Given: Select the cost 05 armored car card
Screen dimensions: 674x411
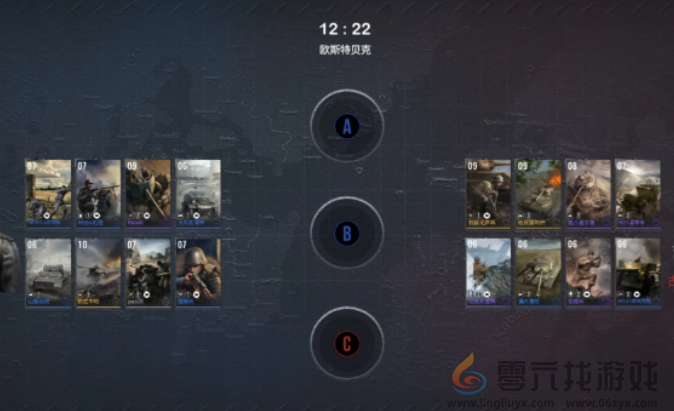Looking at the screenshot, I should (198, 190).
